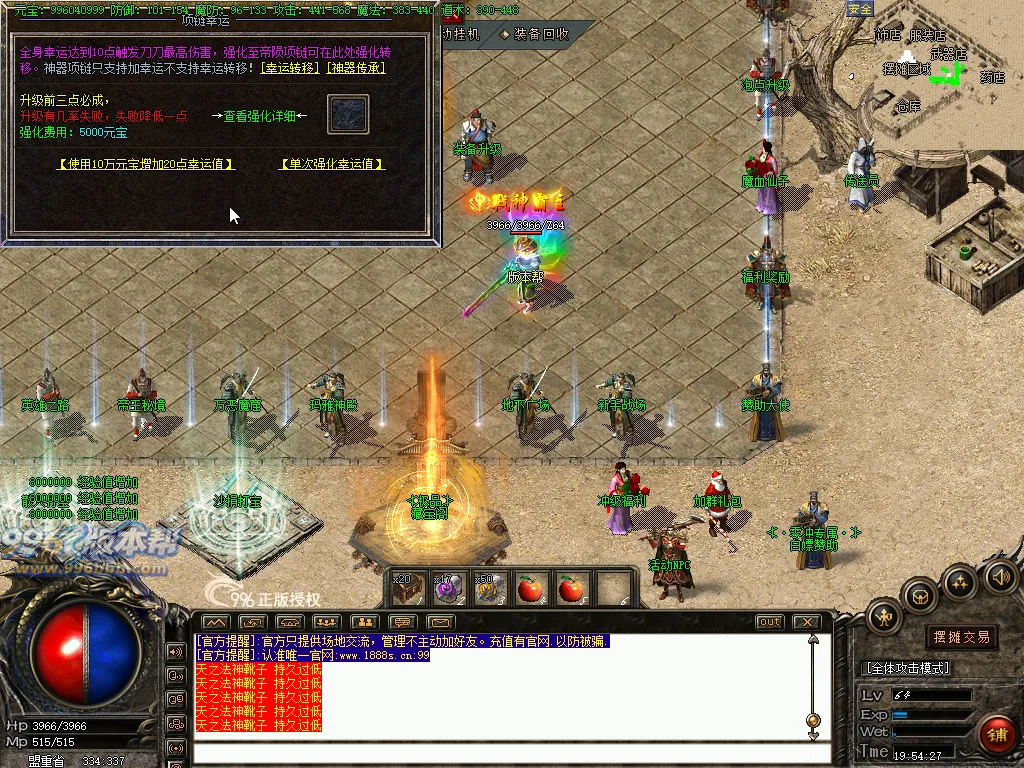Open the red 铺 shop button
1024x768 pixels.
click(x=995, y=733)
